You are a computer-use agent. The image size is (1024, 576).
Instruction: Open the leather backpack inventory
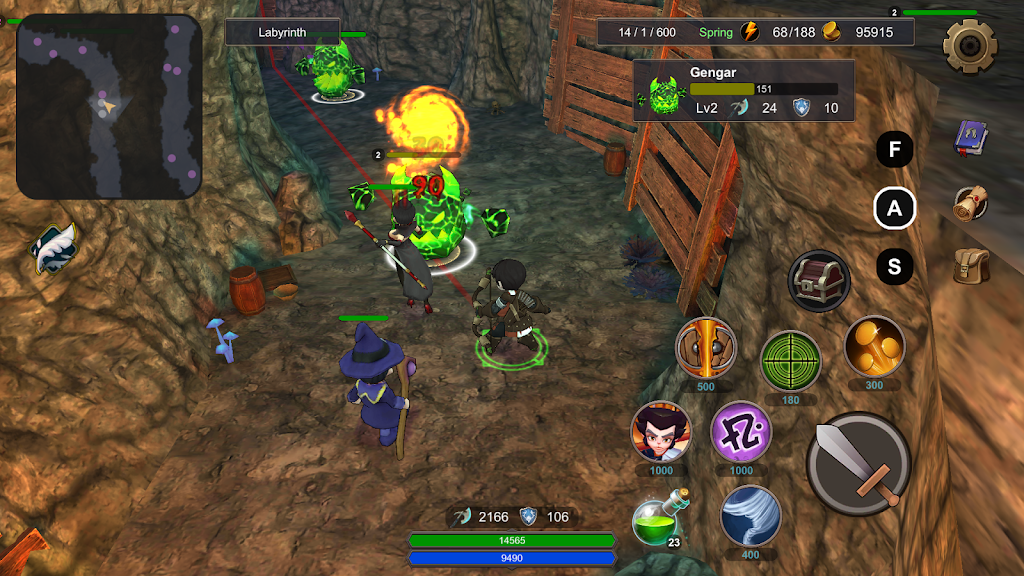click(x=970, y=265)
